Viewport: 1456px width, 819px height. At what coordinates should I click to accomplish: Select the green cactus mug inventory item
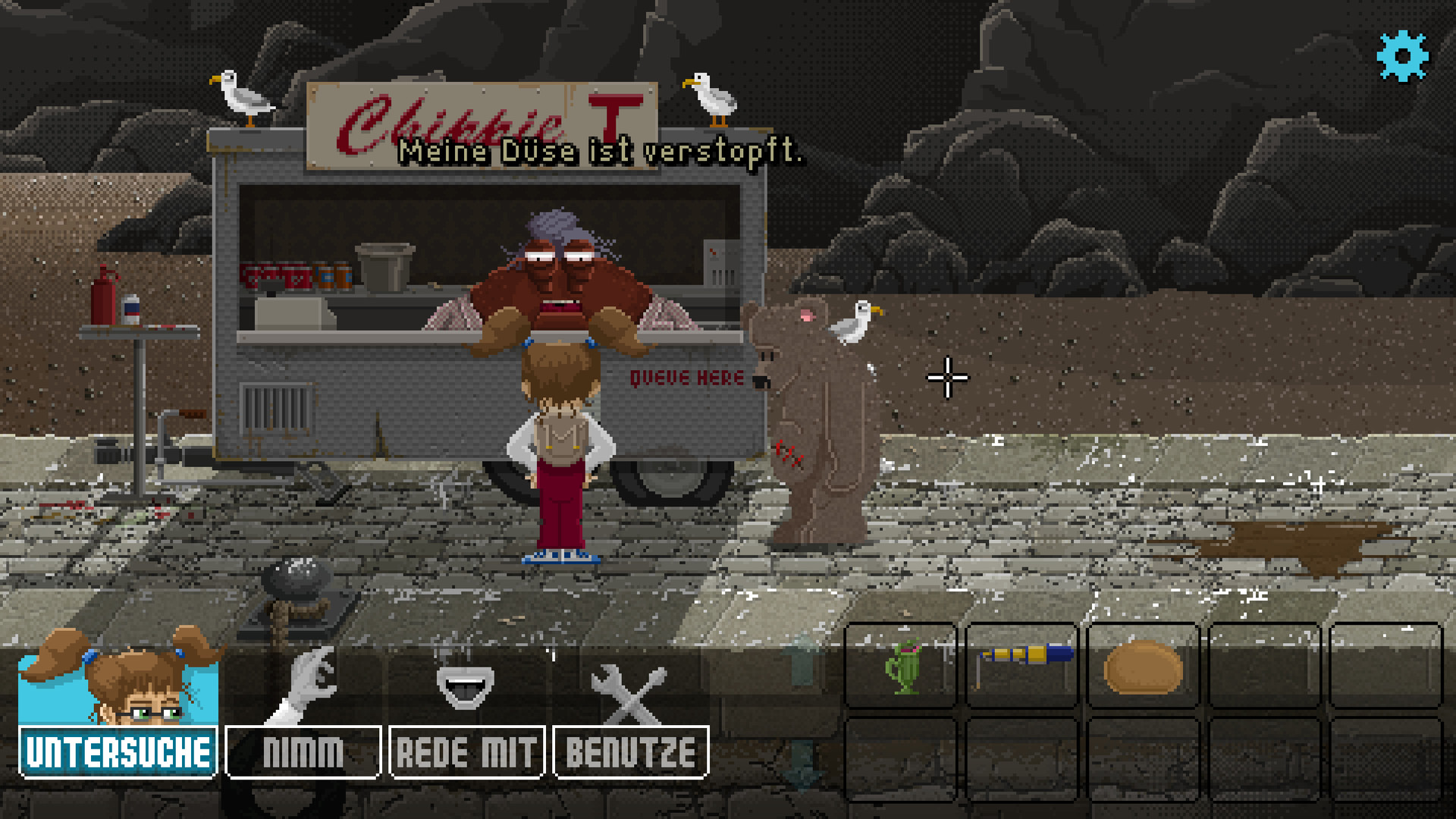click(901, 667)
